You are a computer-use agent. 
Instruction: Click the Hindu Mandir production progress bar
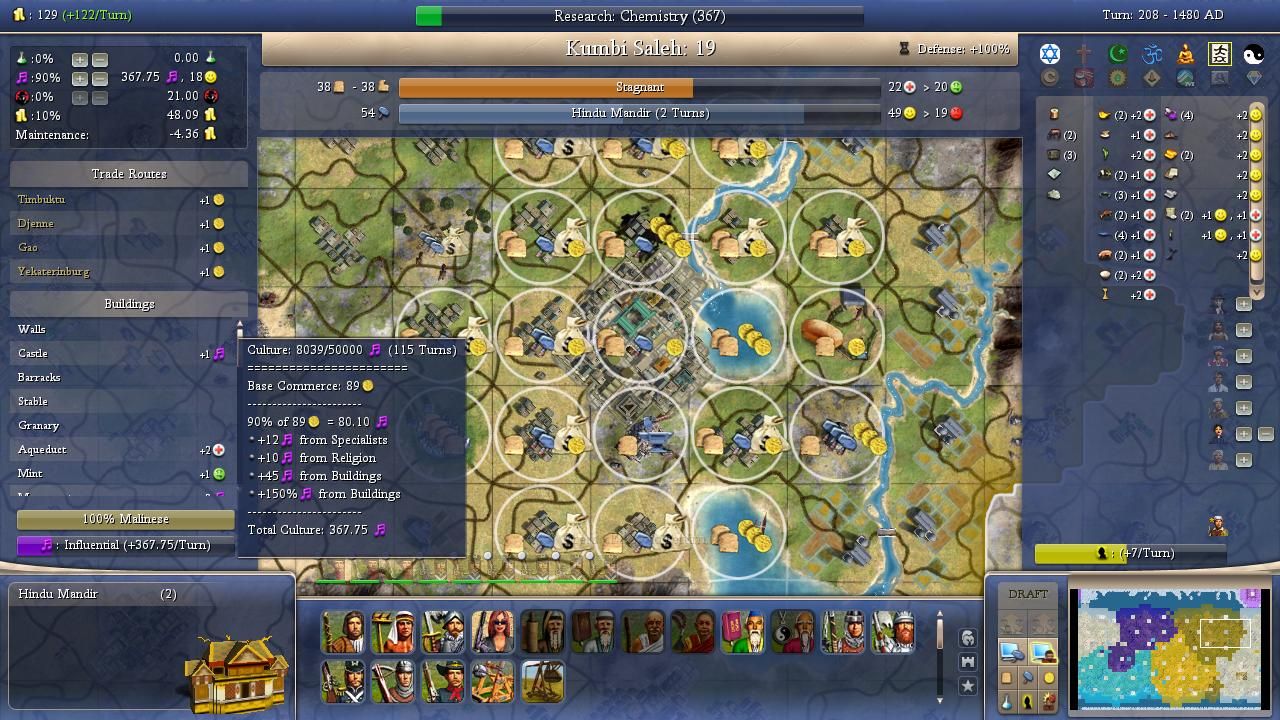coord(640,113)
